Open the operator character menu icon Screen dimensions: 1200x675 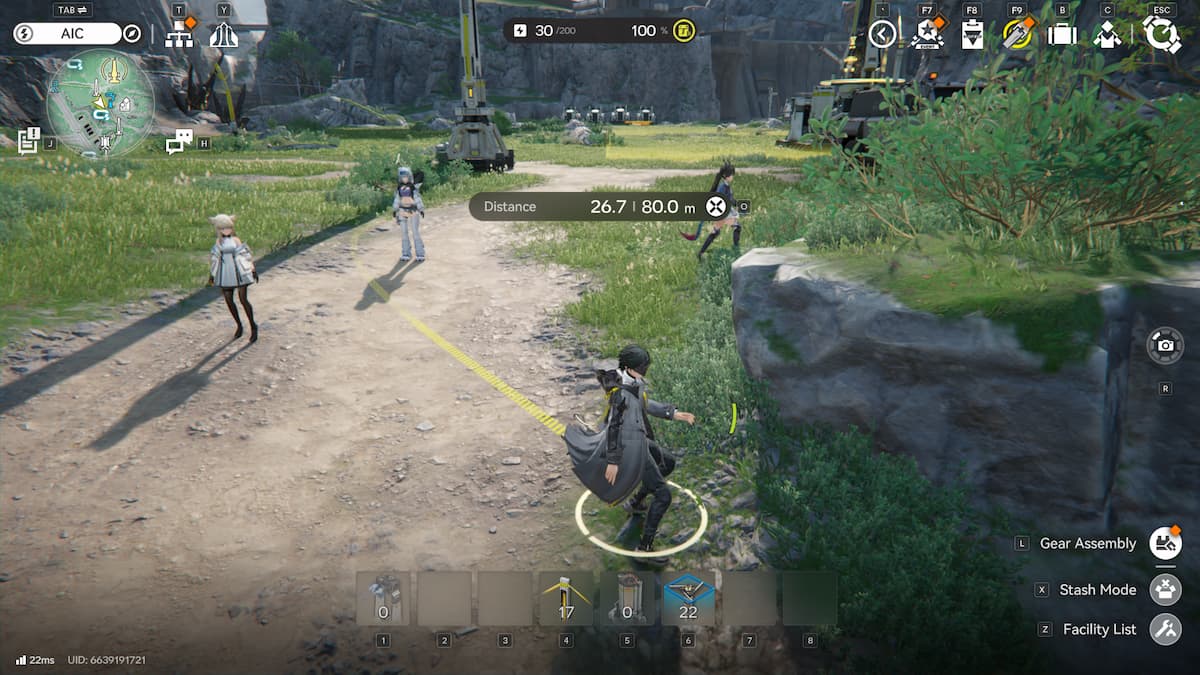click(x=1106, y=35)
